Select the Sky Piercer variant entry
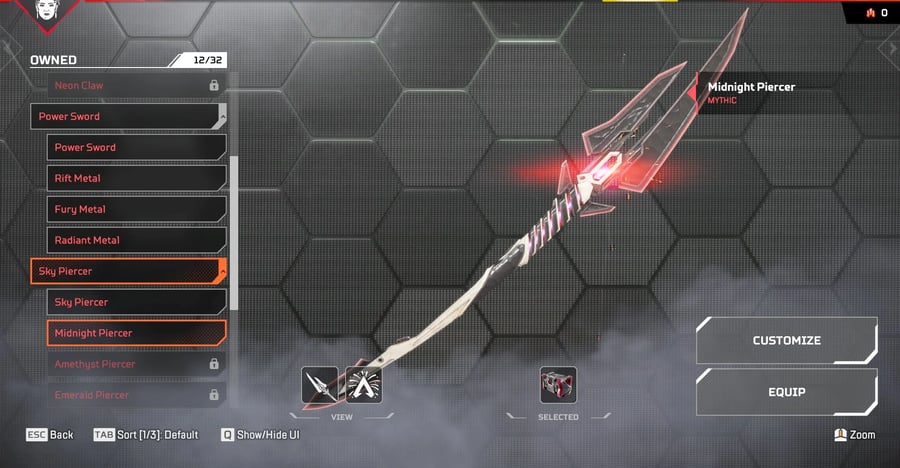 136,302
